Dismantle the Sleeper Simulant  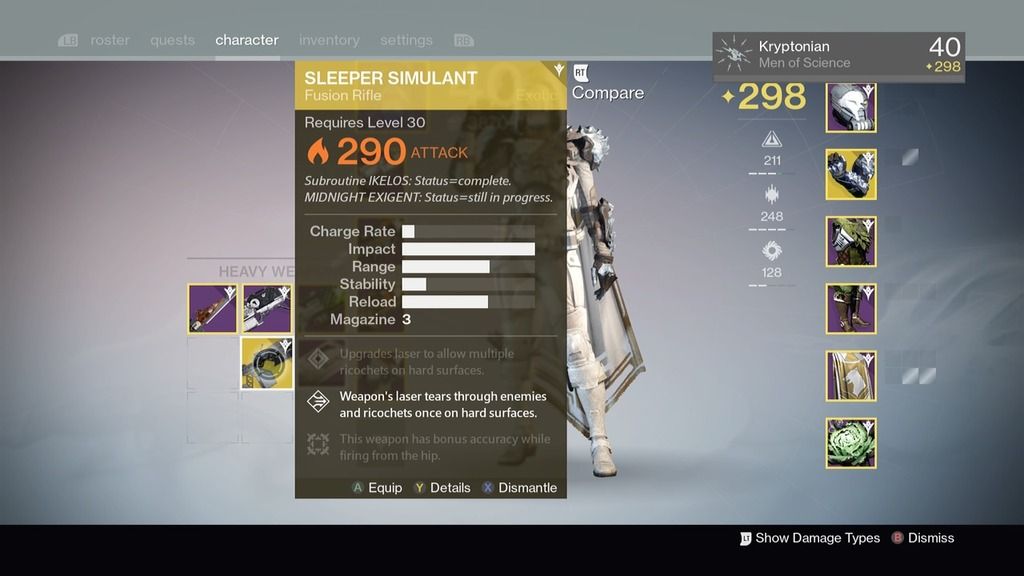coord(519,488)
